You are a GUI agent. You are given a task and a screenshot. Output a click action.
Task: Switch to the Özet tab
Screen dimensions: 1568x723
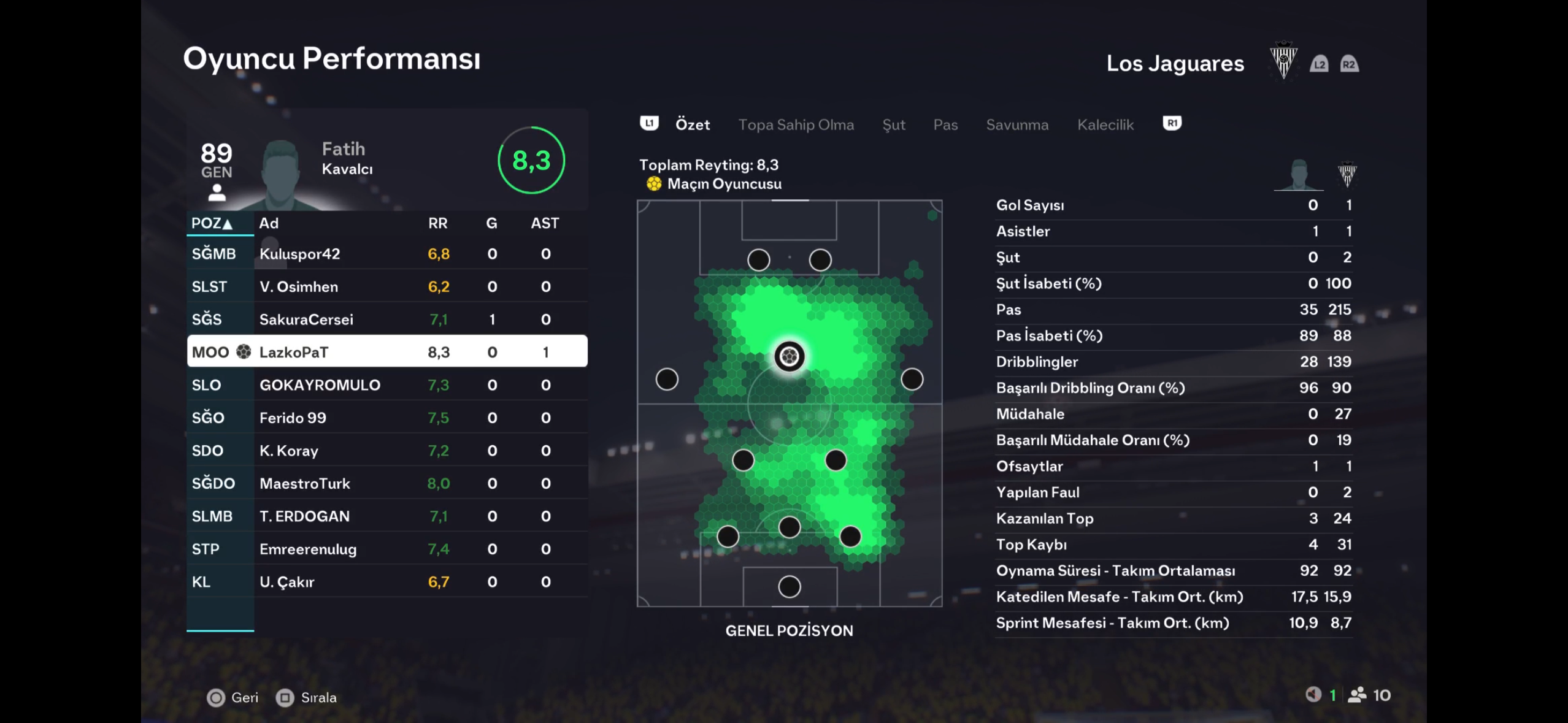pos(692,124)
